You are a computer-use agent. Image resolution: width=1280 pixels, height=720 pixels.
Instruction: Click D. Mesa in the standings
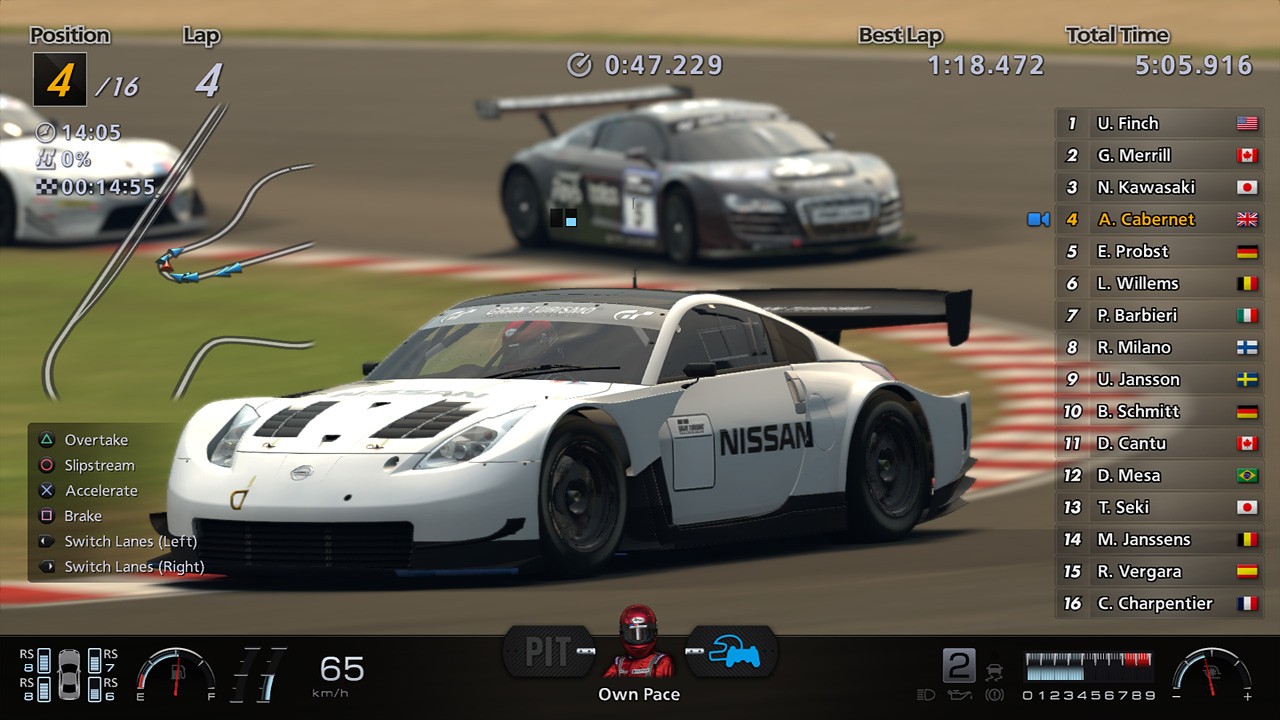pyautogui.click(x=1160, y=475)
